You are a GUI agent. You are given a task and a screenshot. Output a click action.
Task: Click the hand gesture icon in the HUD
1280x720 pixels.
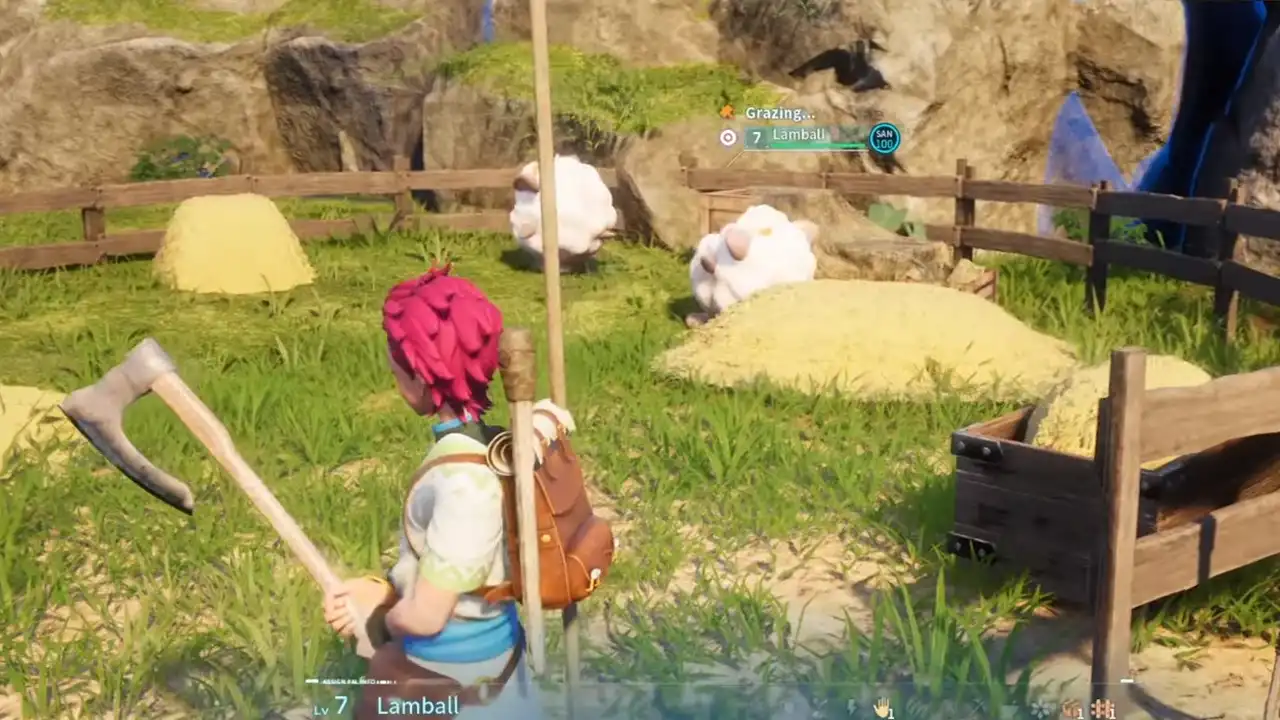(883, 707)
